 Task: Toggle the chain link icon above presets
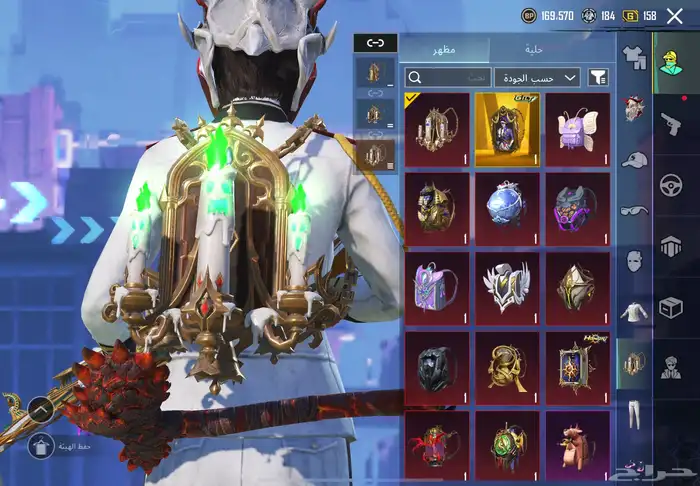coord(375,42)
